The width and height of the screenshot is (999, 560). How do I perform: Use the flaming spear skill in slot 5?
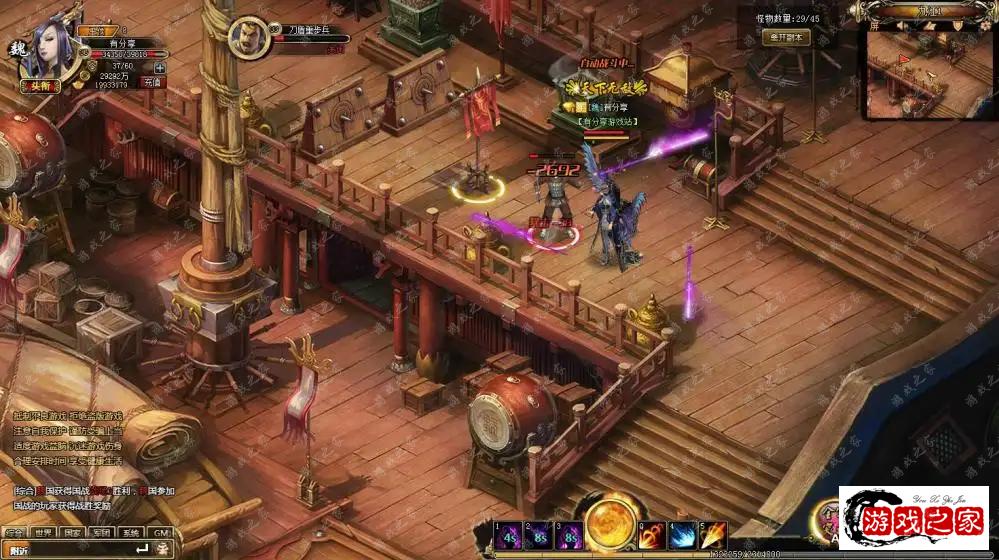click(x=713, y=535)
